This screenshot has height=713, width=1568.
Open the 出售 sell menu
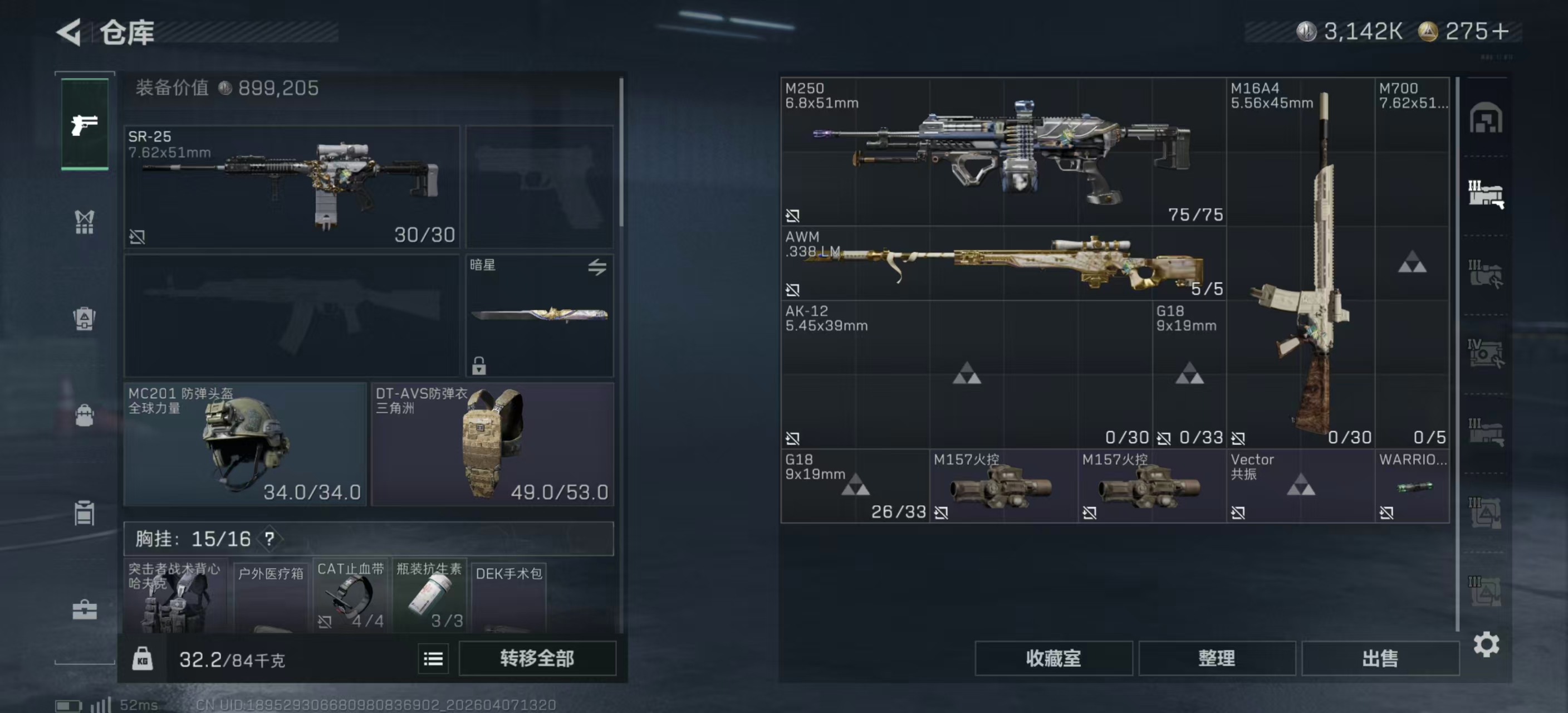(1380, 658)
